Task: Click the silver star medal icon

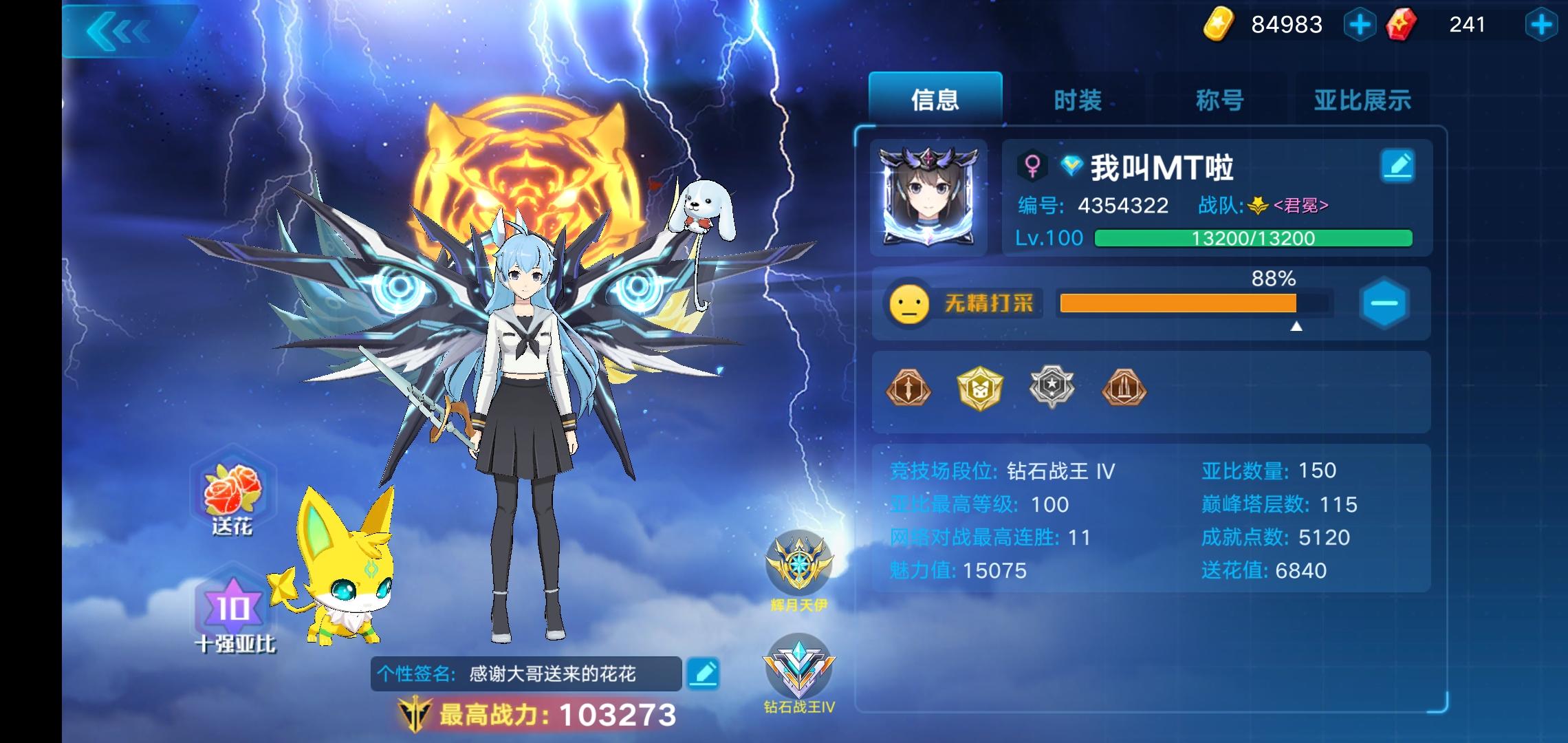Action: (1051, 389)
